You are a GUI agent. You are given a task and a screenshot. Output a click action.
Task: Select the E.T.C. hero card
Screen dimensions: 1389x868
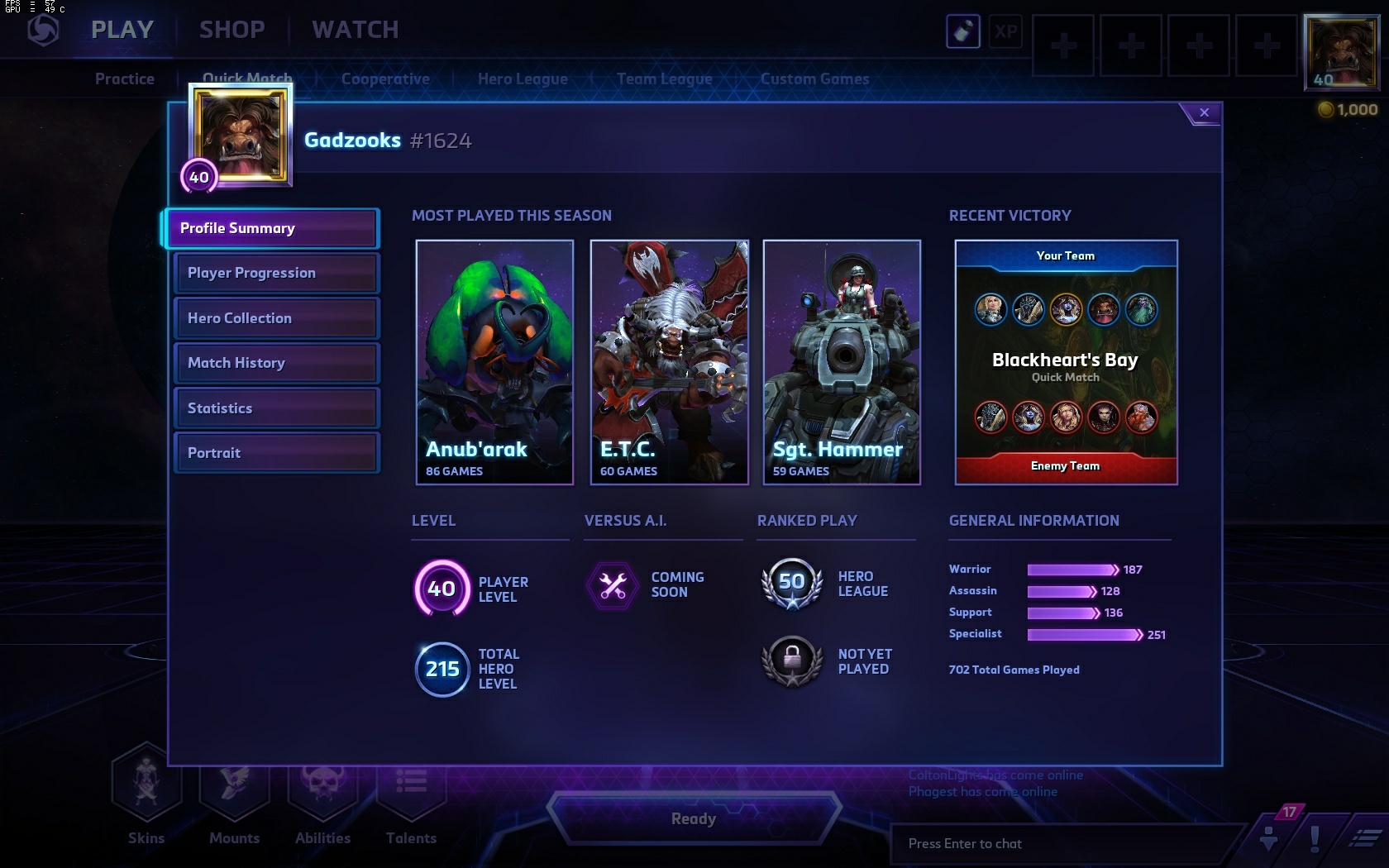pyautogui.click(x=669, y=362)
